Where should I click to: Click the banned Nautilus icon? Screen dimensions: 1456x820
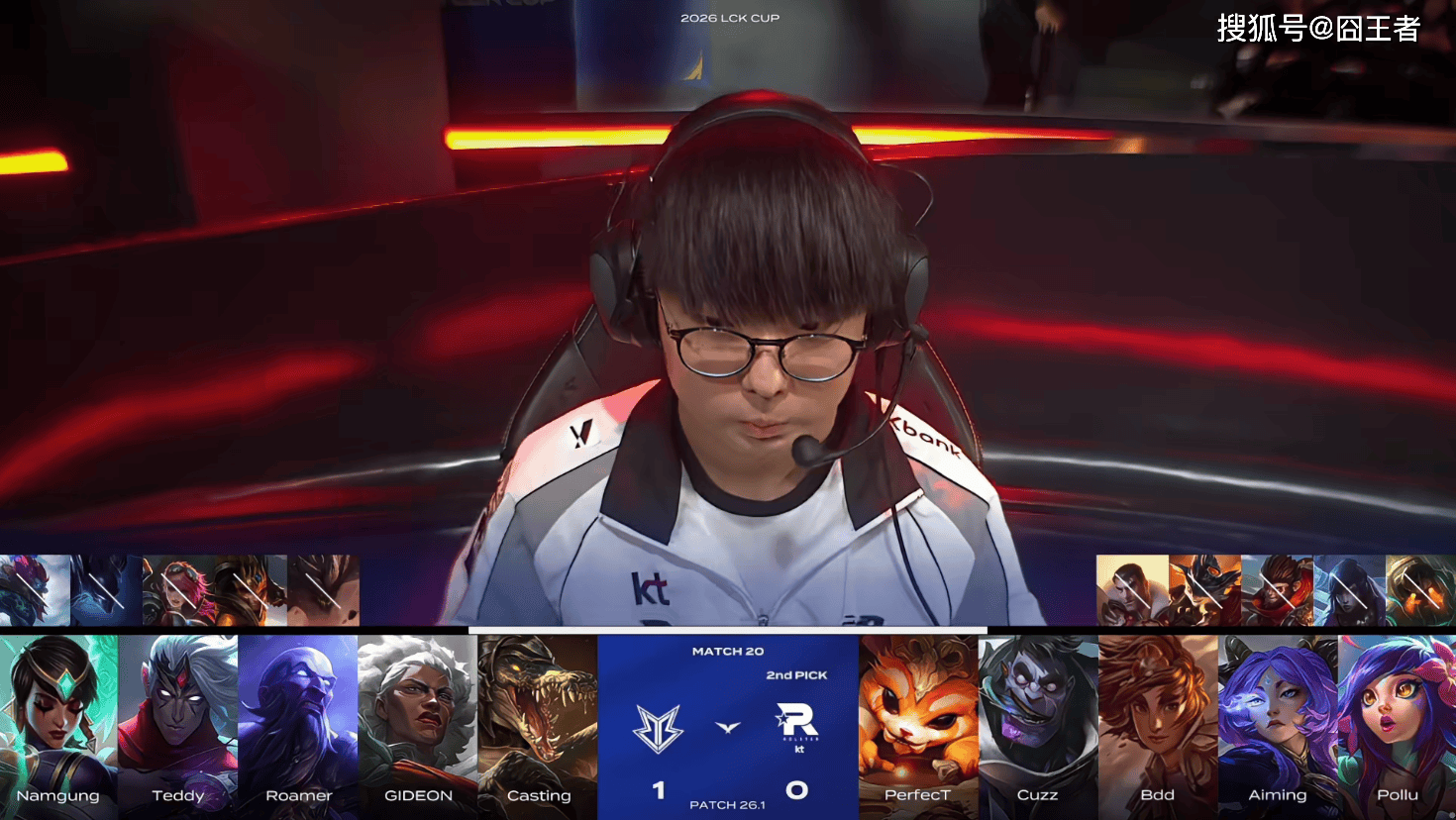pos(1420,590)
